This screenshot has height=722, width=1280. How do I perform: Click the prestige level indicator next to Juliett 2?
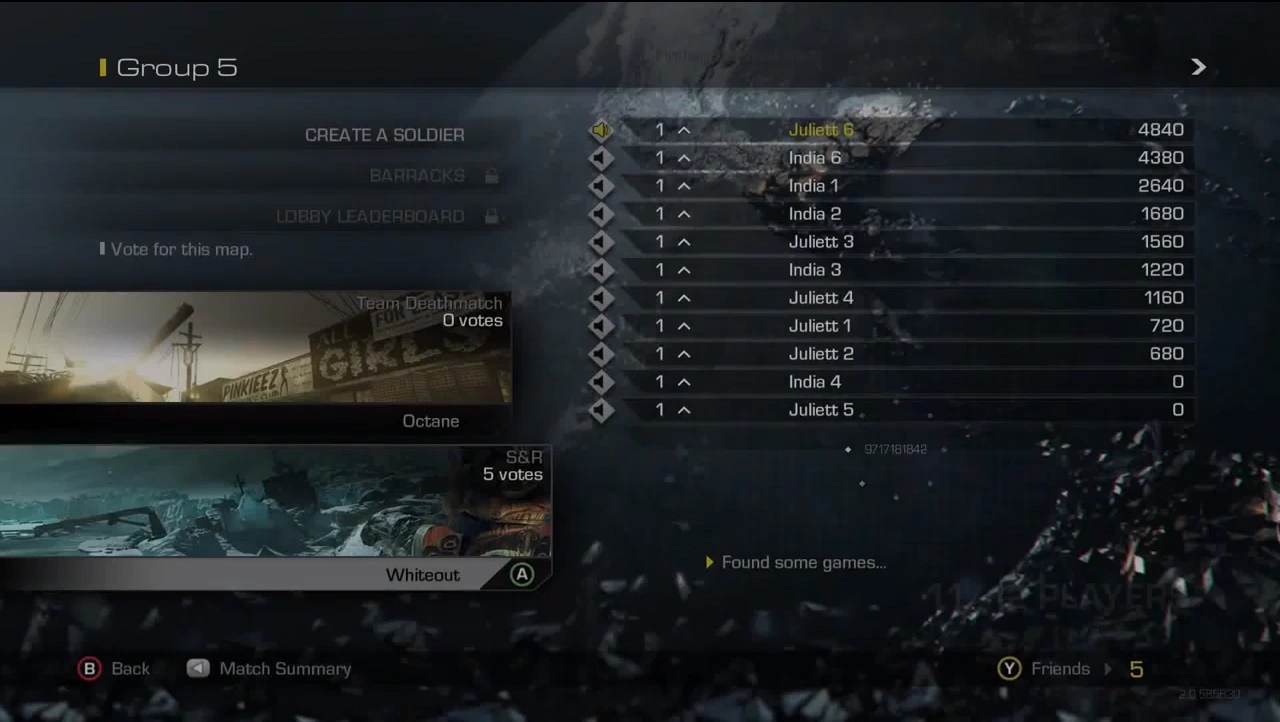point(659,353)
